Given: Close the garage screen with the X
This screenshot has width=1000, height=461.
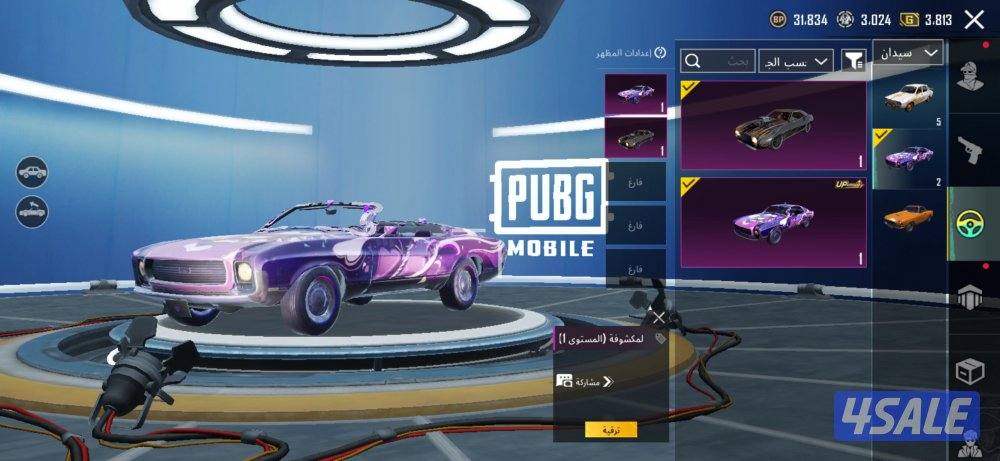Looking at the screenshot, I should pyautogui.click(x=973, y=19).
